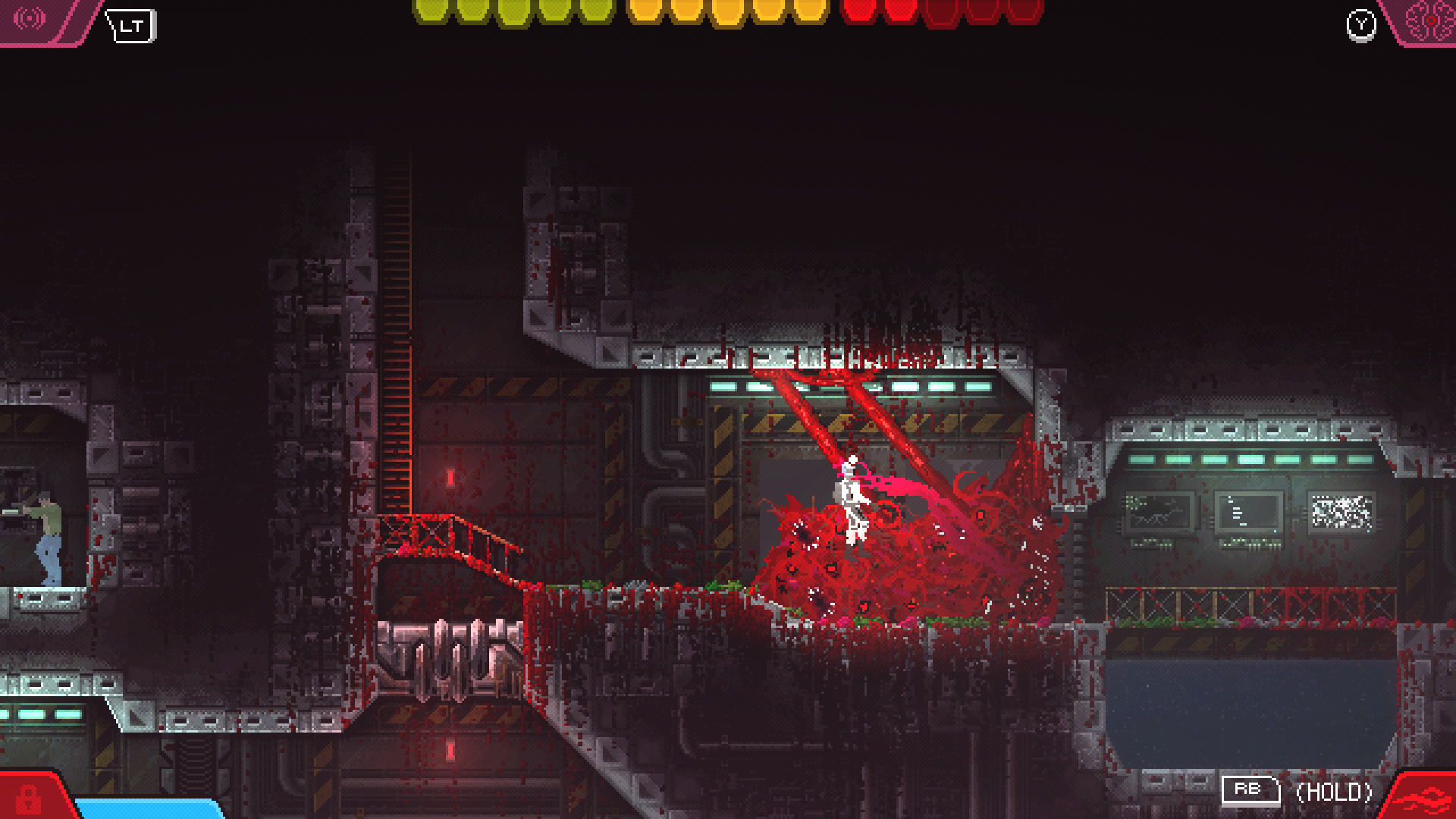The image size is (1456, 819).
Task: Activate the echolocation pulse icon
Action: [x=30, y=18]
